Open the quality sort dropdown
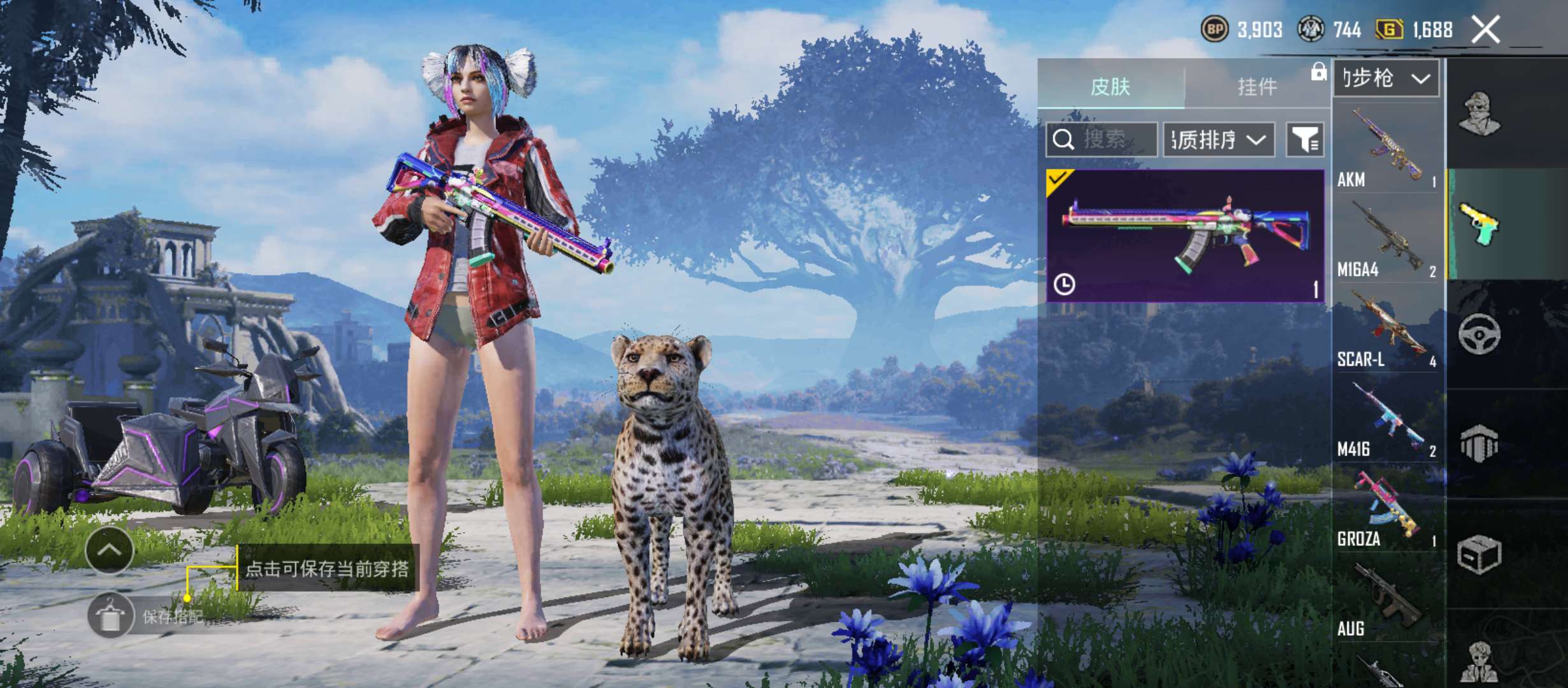 tap(1219, 140)
